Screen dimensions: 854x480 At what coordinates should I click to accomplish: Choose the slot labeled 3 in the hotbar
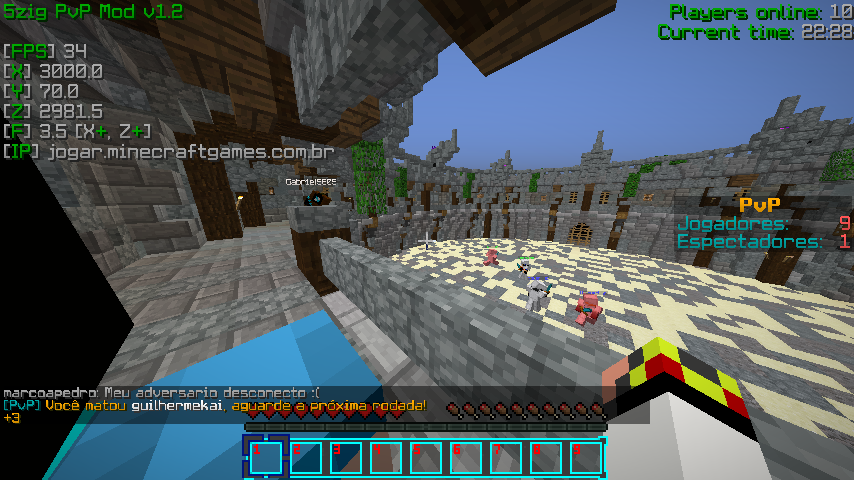(346, 457)
